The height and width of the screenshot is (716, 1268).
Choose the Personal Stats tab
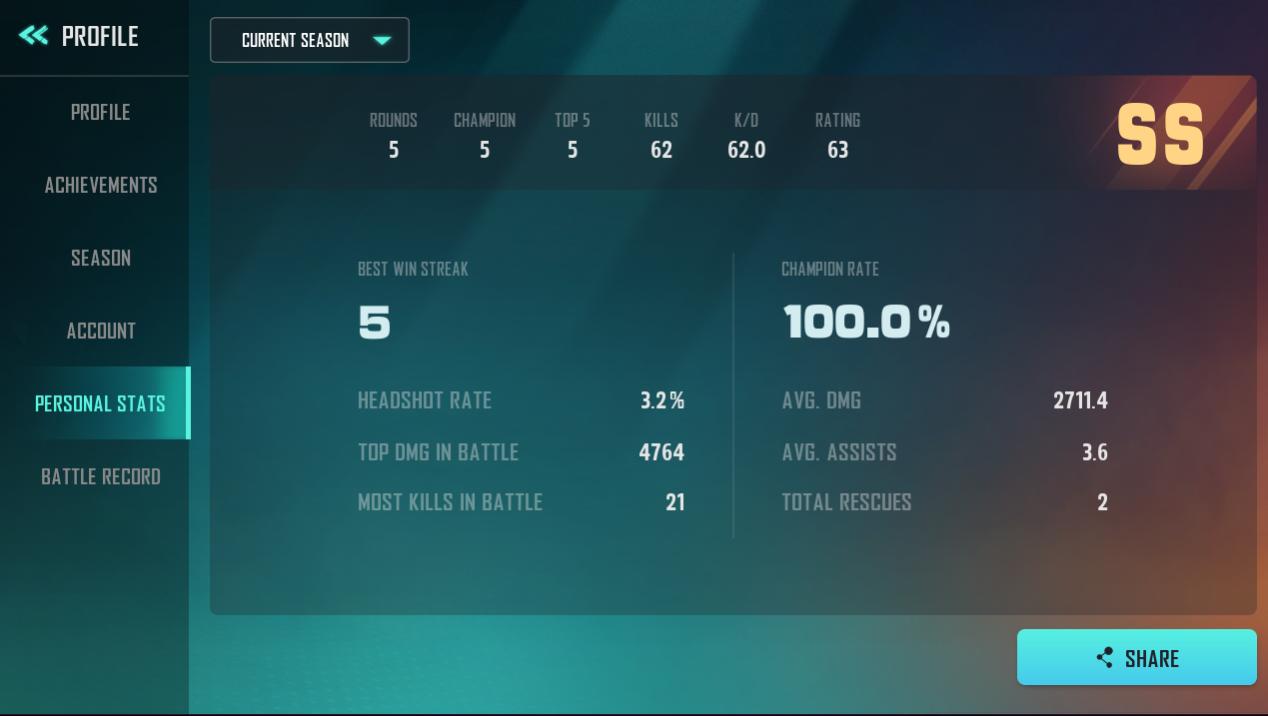[x=100, y=403]
